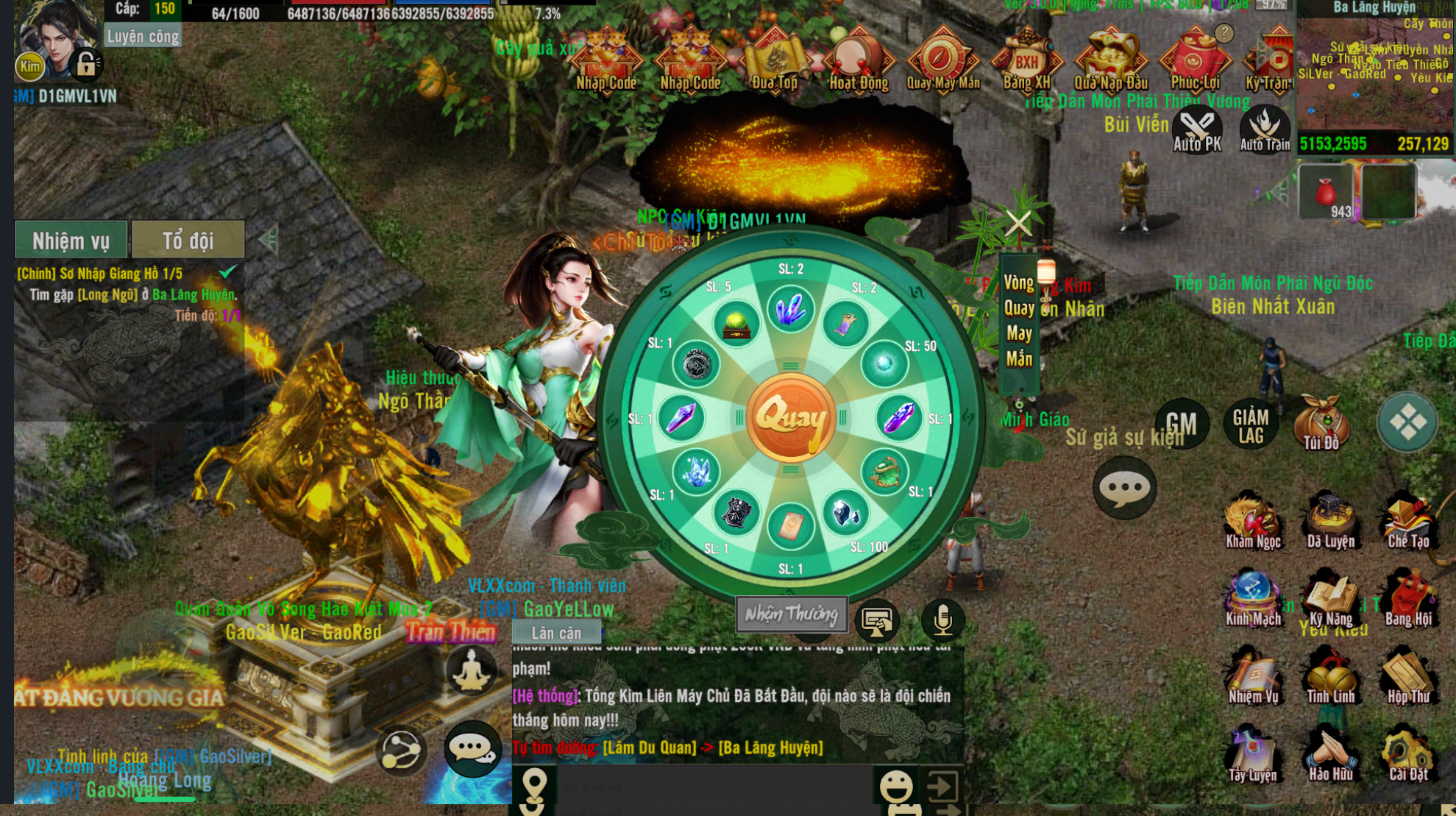Open Cài Đặt settings
This screenshot has height=816, width=1456.
(x=1408, y=753)
